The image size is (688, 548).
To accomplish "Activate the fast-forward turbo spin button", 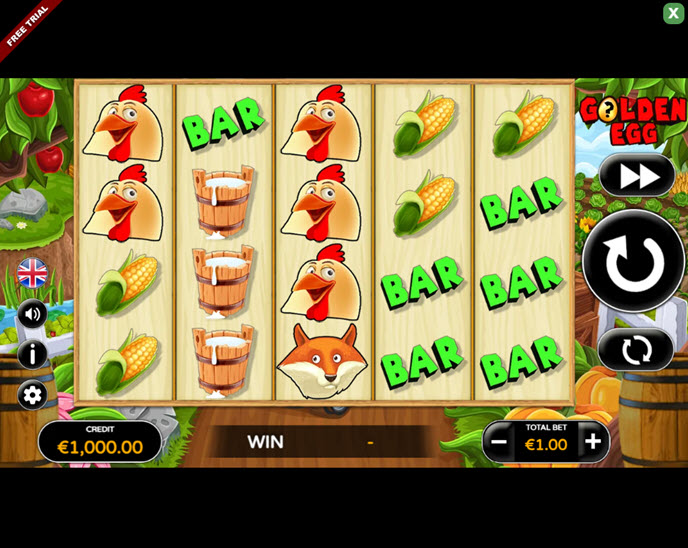I will 637,176.
